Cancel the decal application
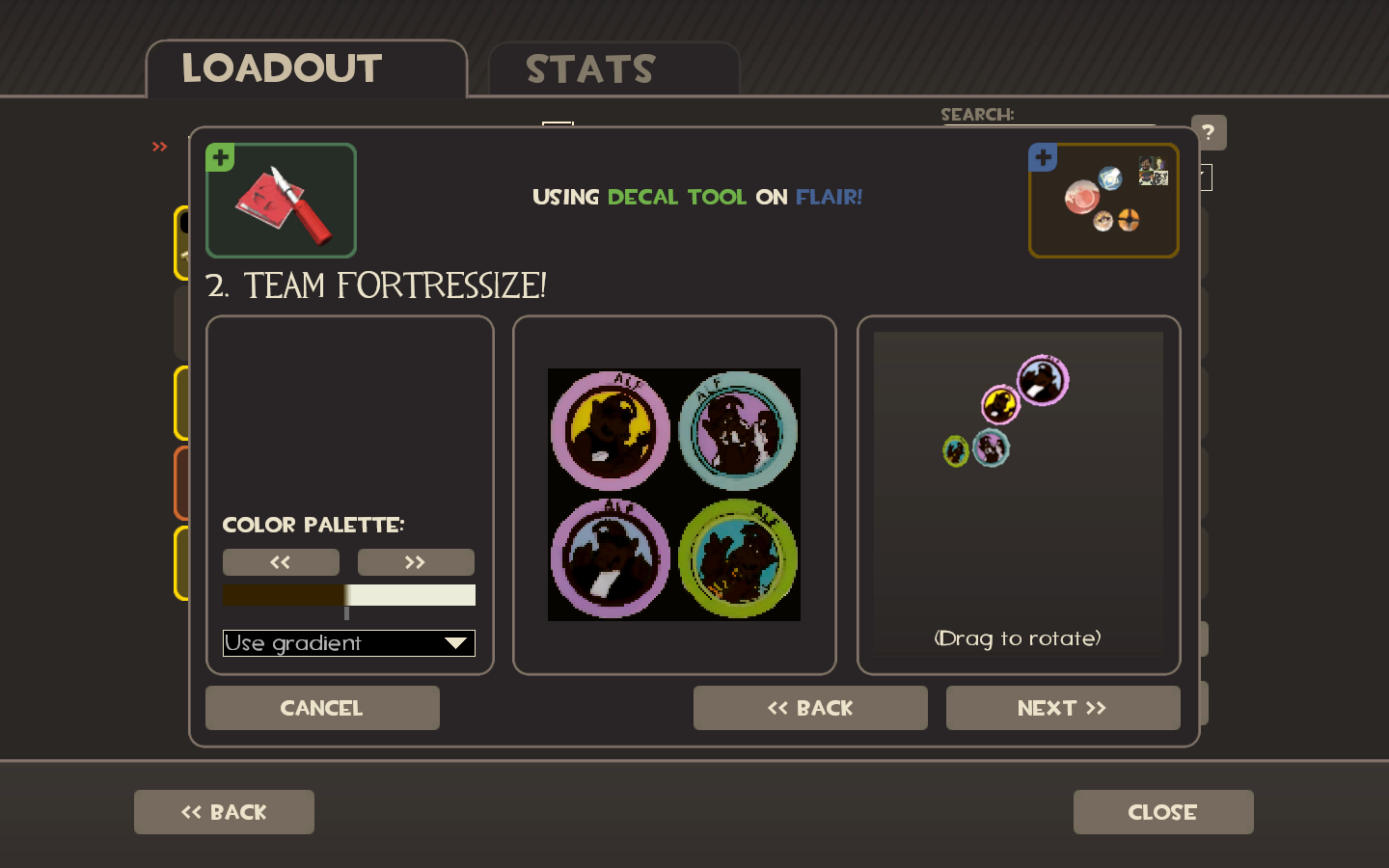Image resolution: width=1389 pixels, height=868 pixels. [x=322, y=707]
